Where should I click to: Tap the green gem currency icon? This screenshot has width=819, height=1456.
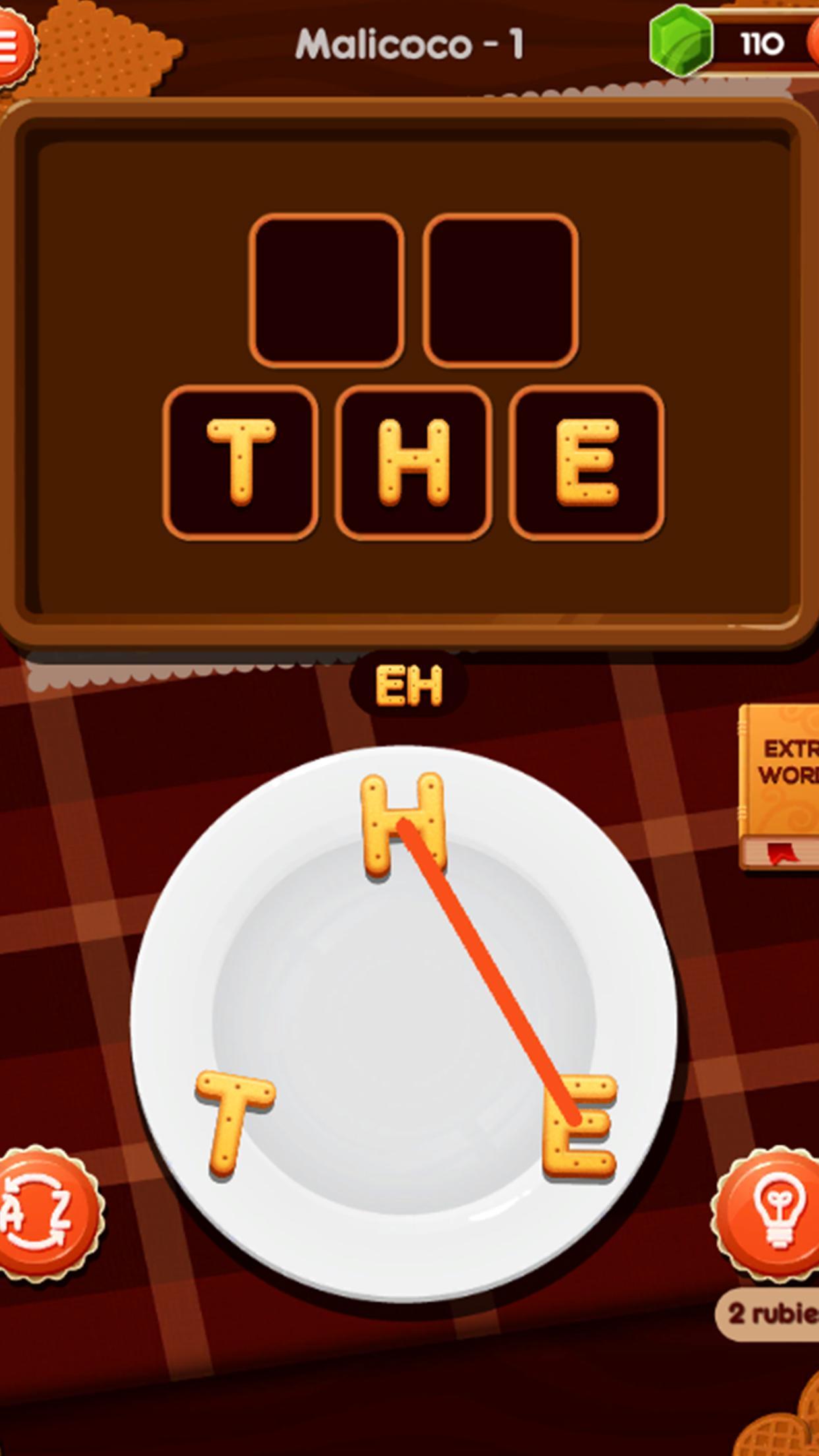(x=681, y=41)
